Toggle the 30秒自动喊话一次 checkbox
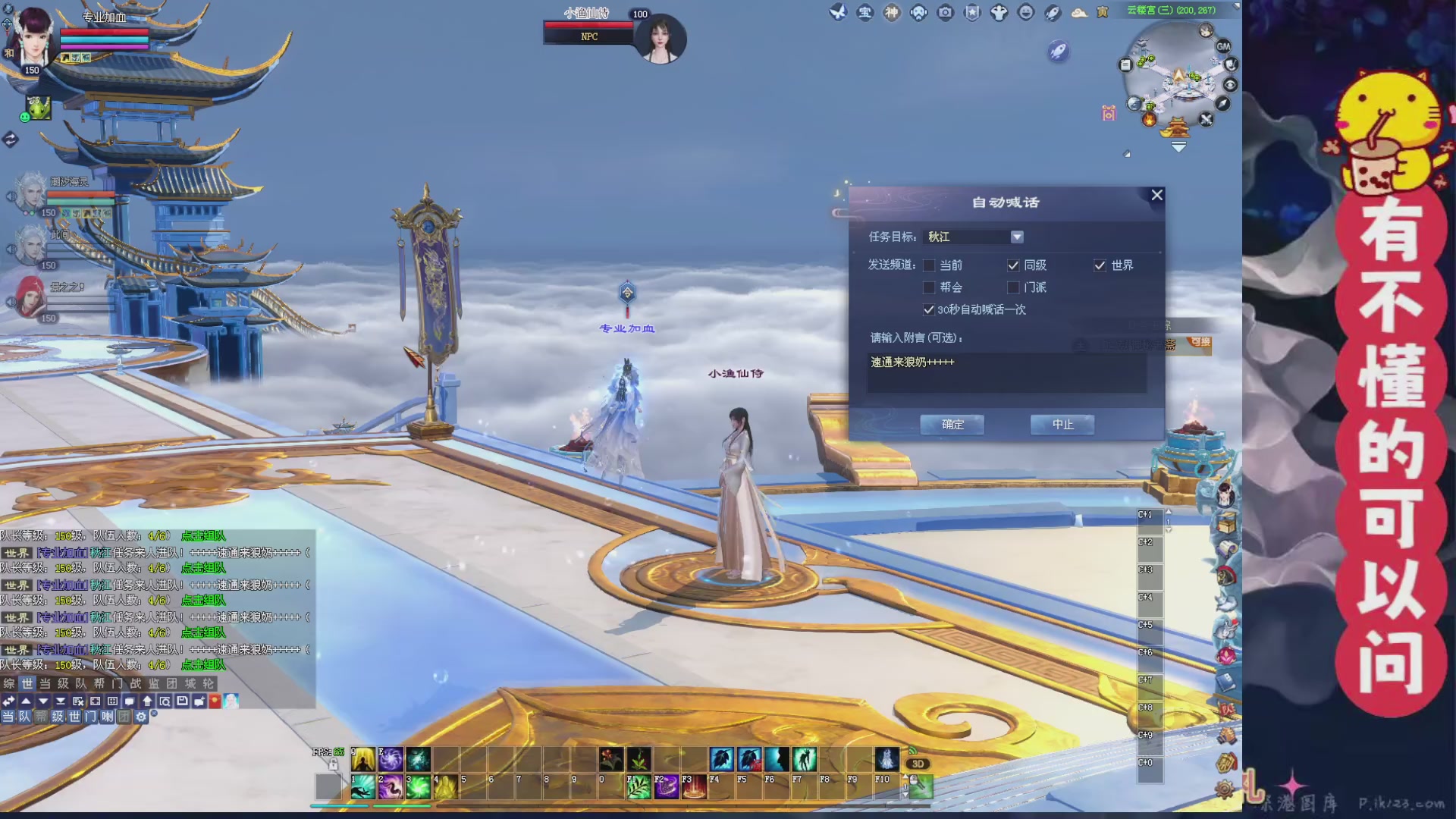Viewport: 1456px width, 819px height. click(929, 309)
